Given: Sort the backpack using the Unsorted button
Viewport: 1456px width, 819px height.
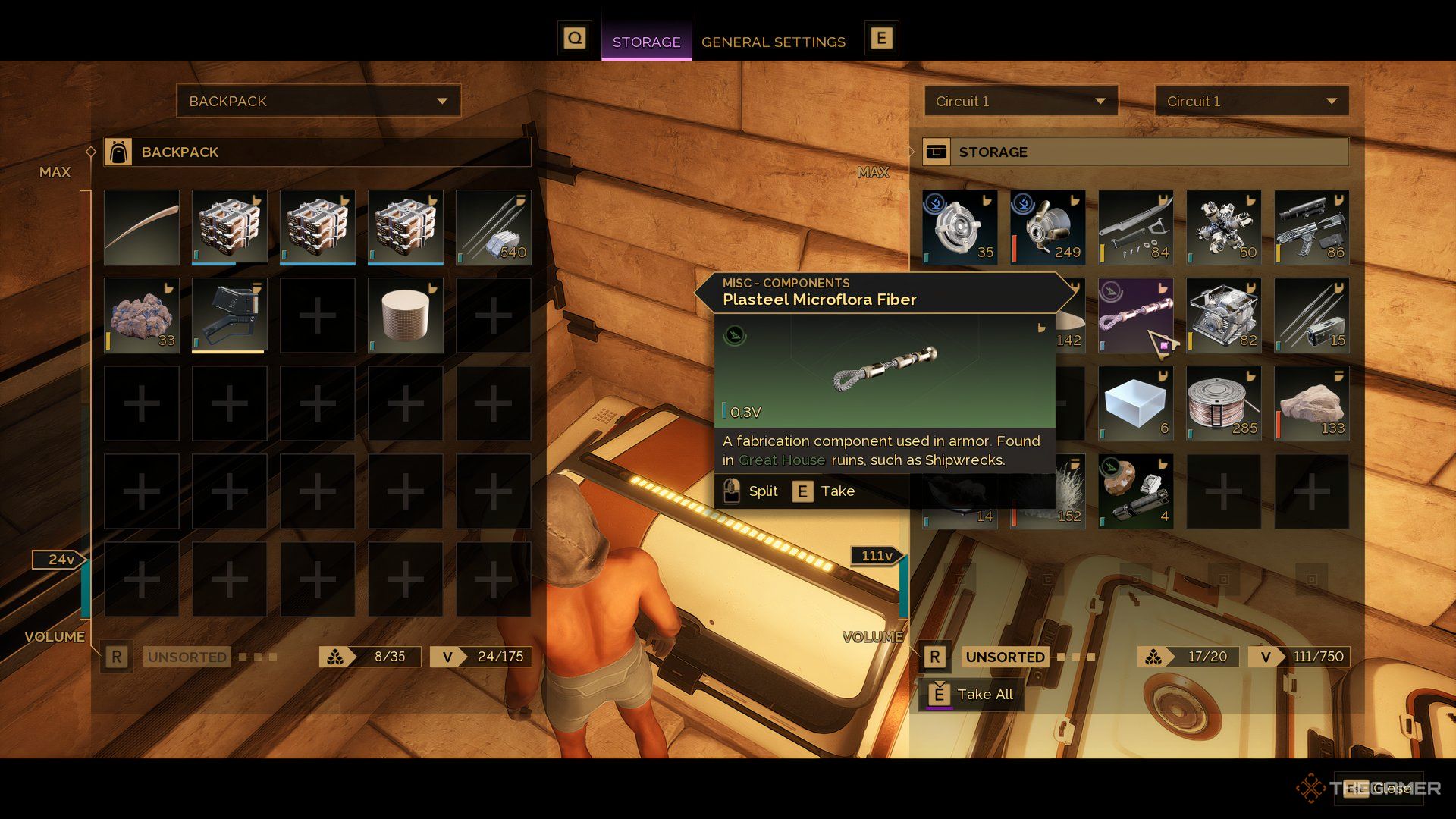Looking at the screenshot, I should pos(187,657).
